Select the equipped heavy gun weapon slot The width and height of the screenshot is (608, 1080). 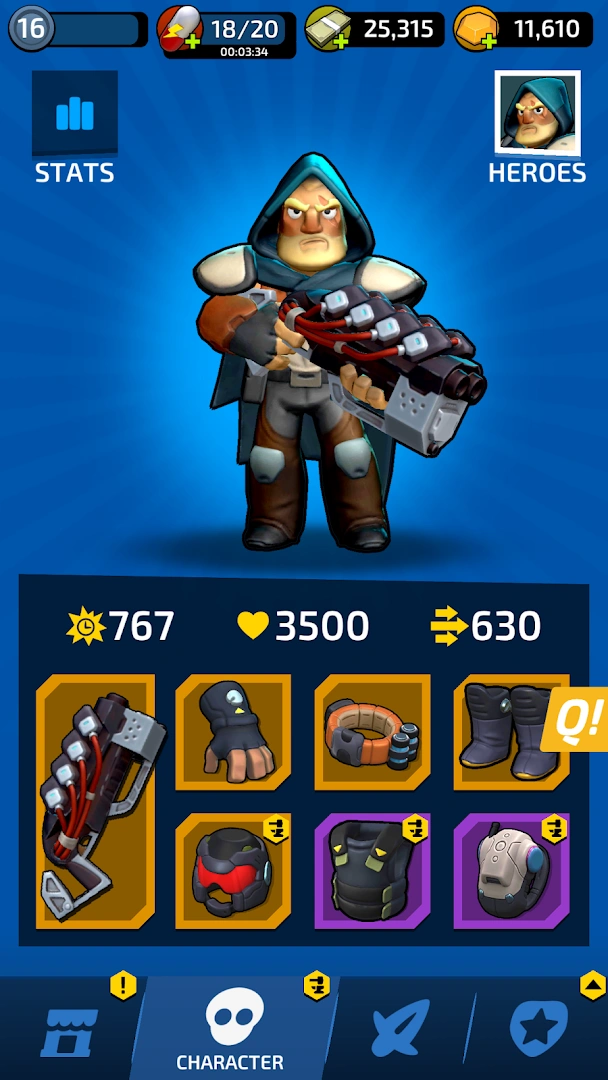(96, 801)
